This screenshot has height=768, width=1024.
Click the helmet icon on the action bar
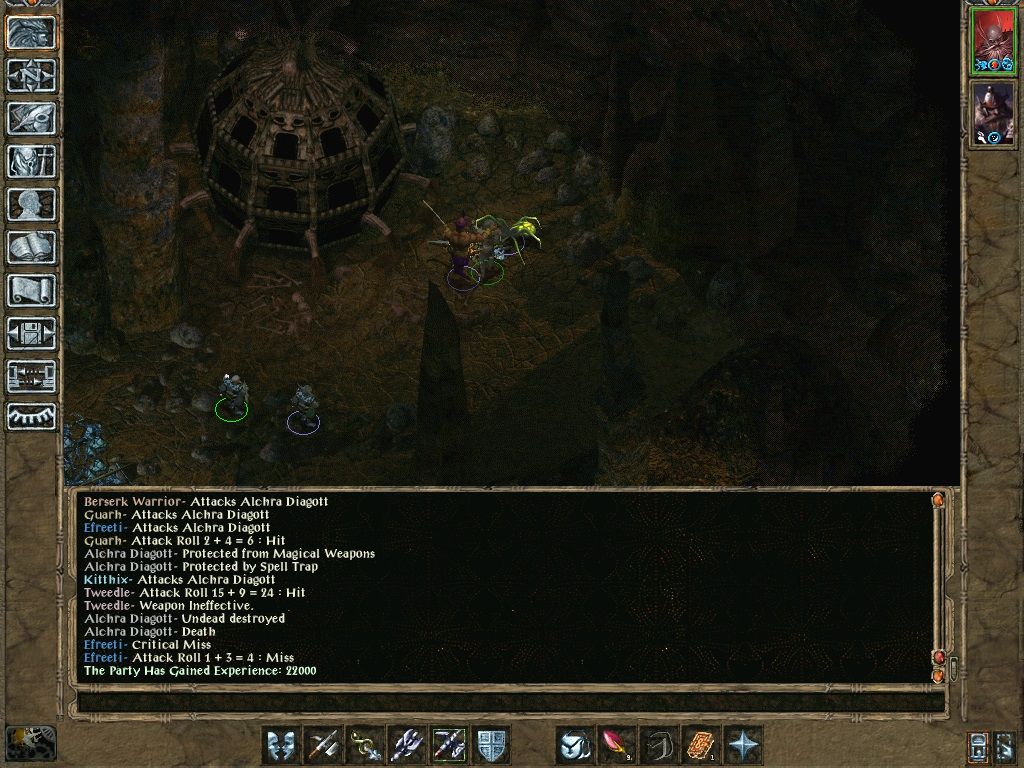click(x=575, y=745)
